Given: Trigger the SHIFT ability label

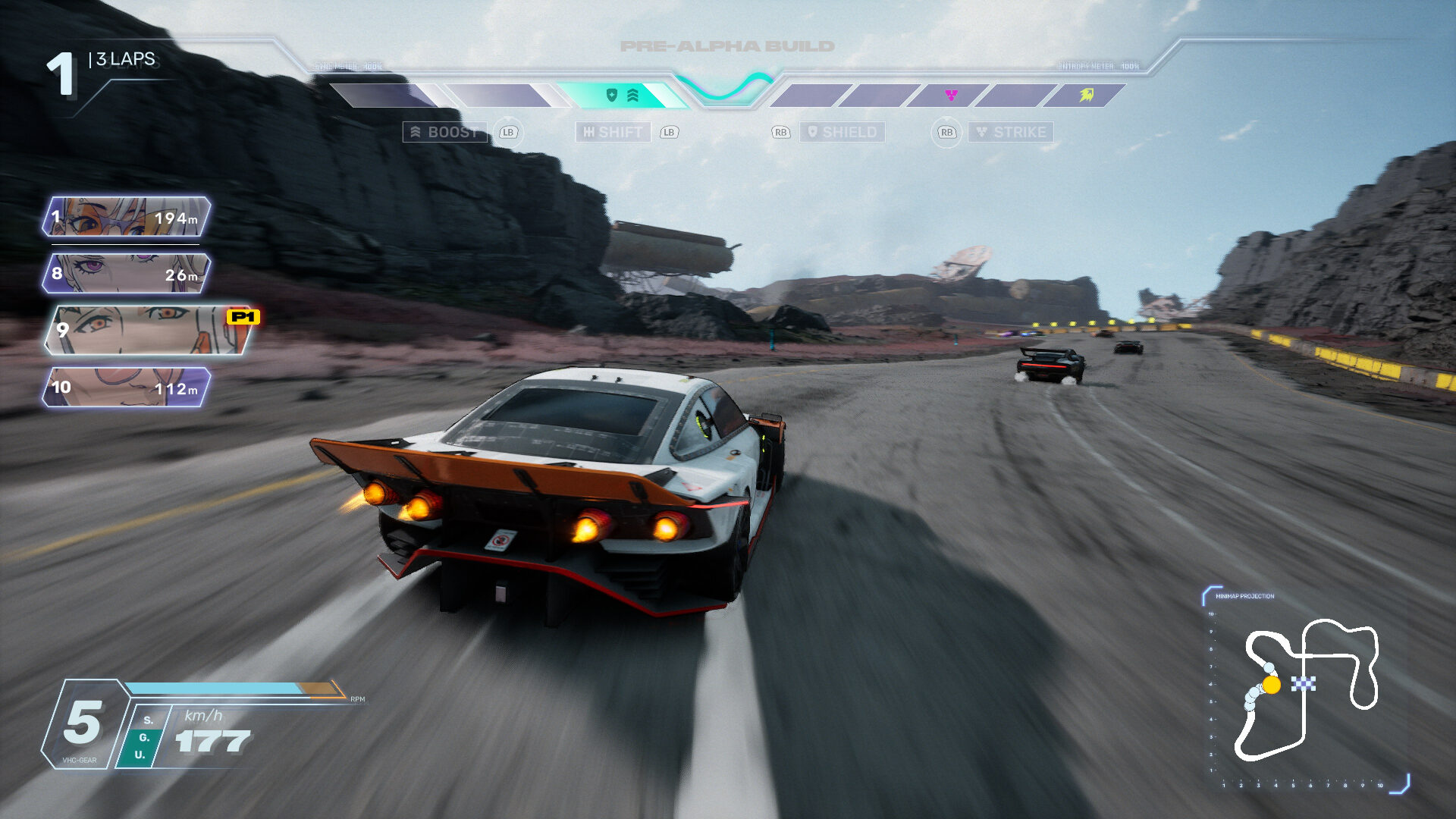Looking at the screenshot, I should point(613,132).
